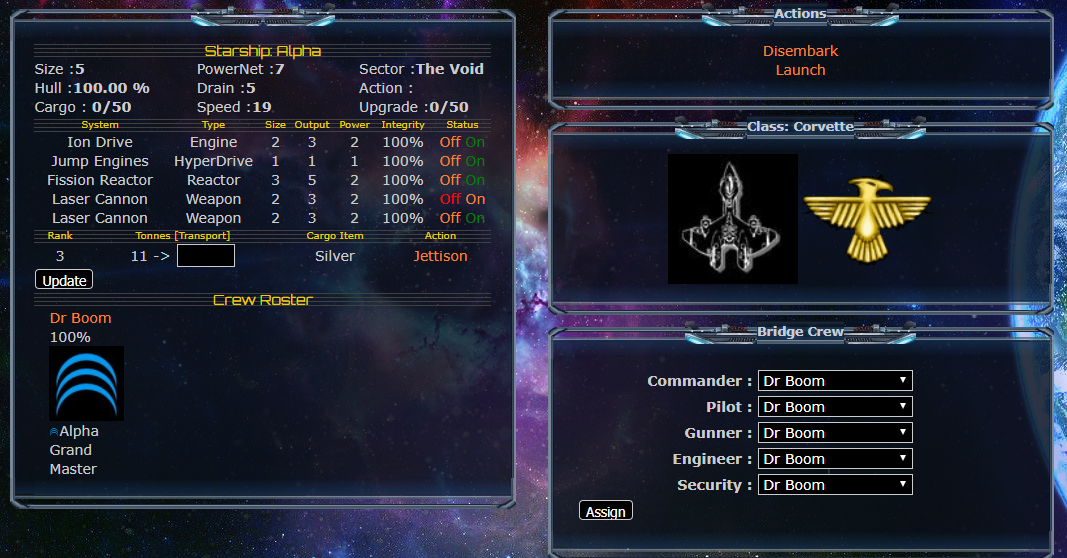The width and height of the screenshot is (1067, 558).
Task: Open the Engineer dropdown
Action: (835, 459)
